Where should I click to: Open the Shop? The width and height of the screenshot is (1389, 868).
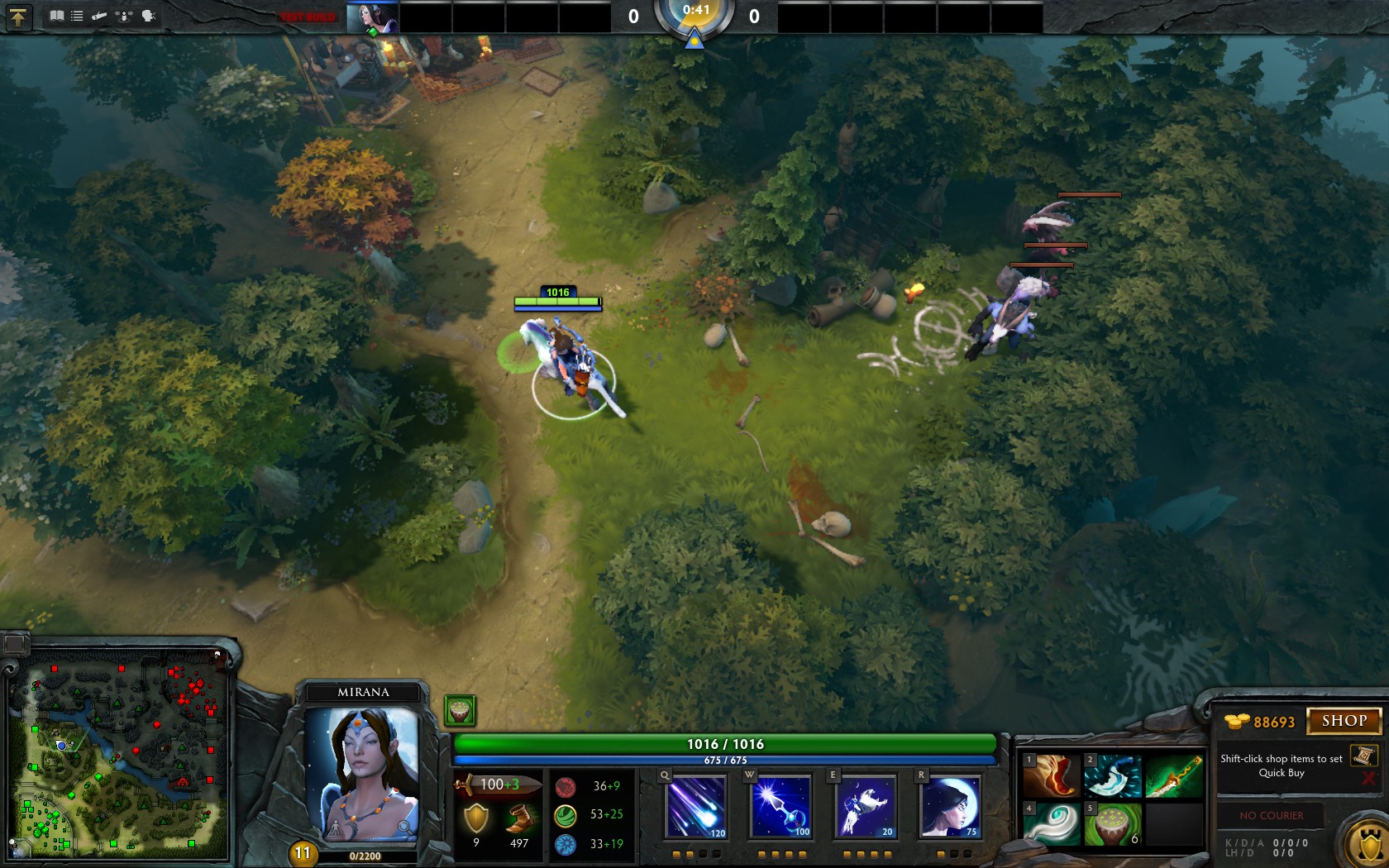click(x=1344, y=721)
